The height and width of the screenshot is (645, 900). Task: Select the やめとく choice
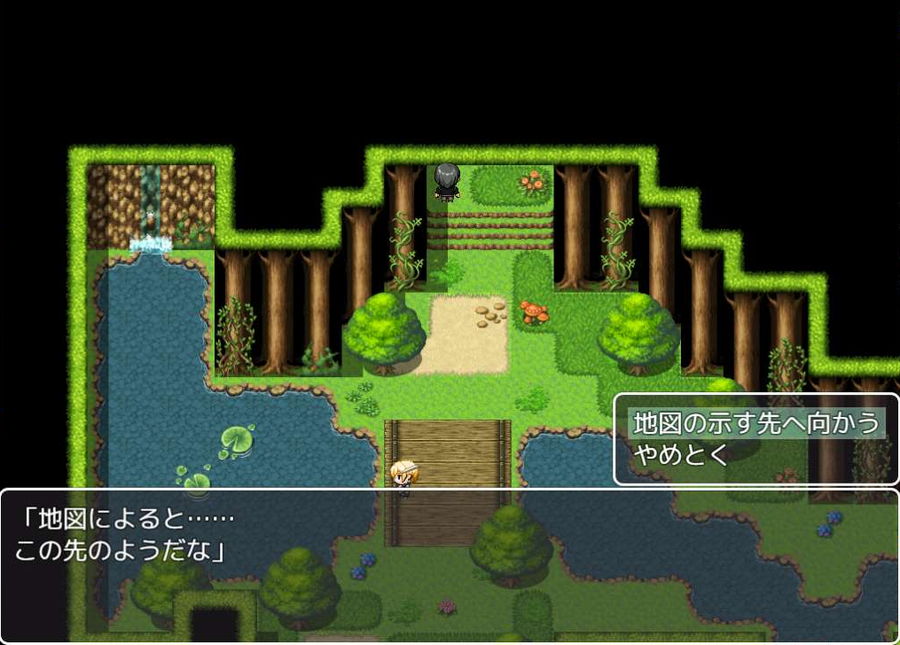pyautogui.click(x=680, y=455)
